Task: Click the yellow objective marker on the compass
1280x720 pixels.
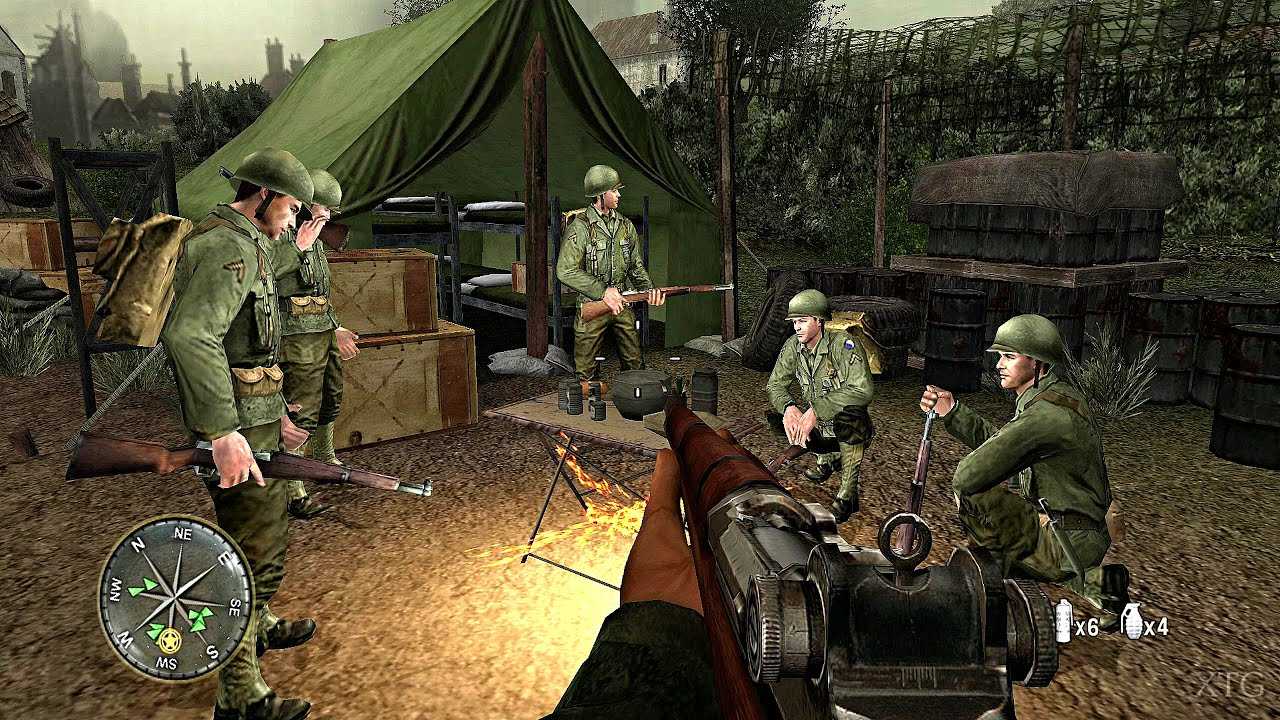Action: [x=170, y=641]
